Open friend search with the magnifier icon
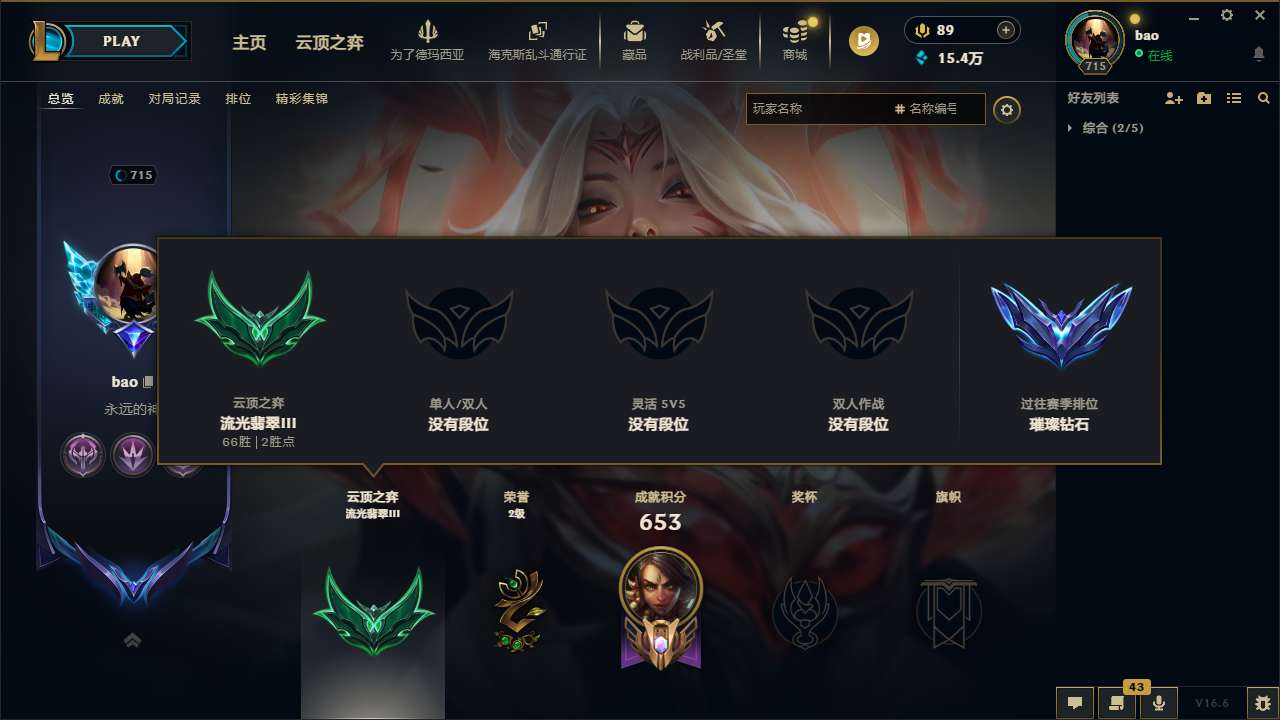 coord(1264,98)
